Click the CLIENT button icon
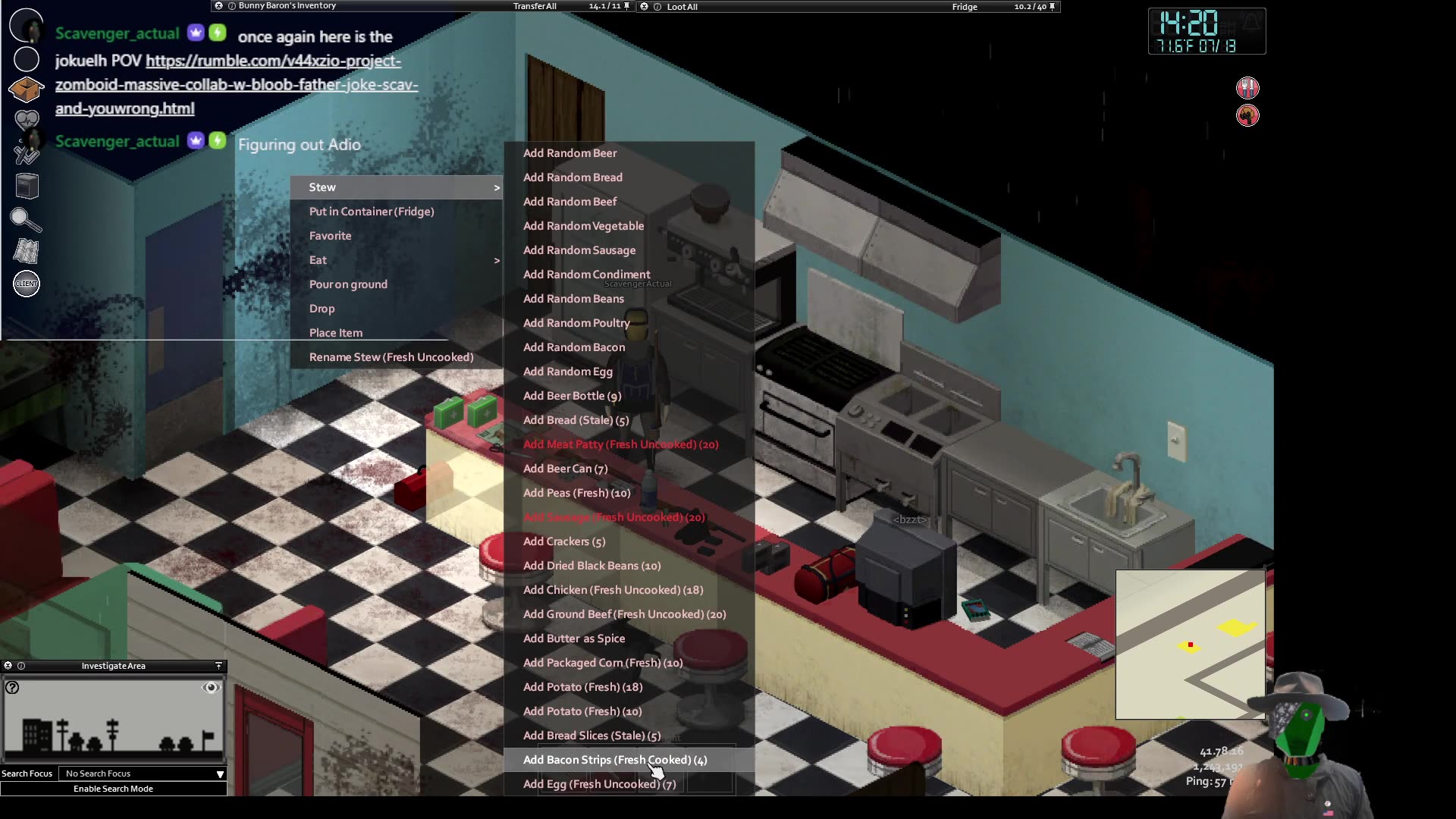This screenshot has height=819, width=1456. click(26, 284)
